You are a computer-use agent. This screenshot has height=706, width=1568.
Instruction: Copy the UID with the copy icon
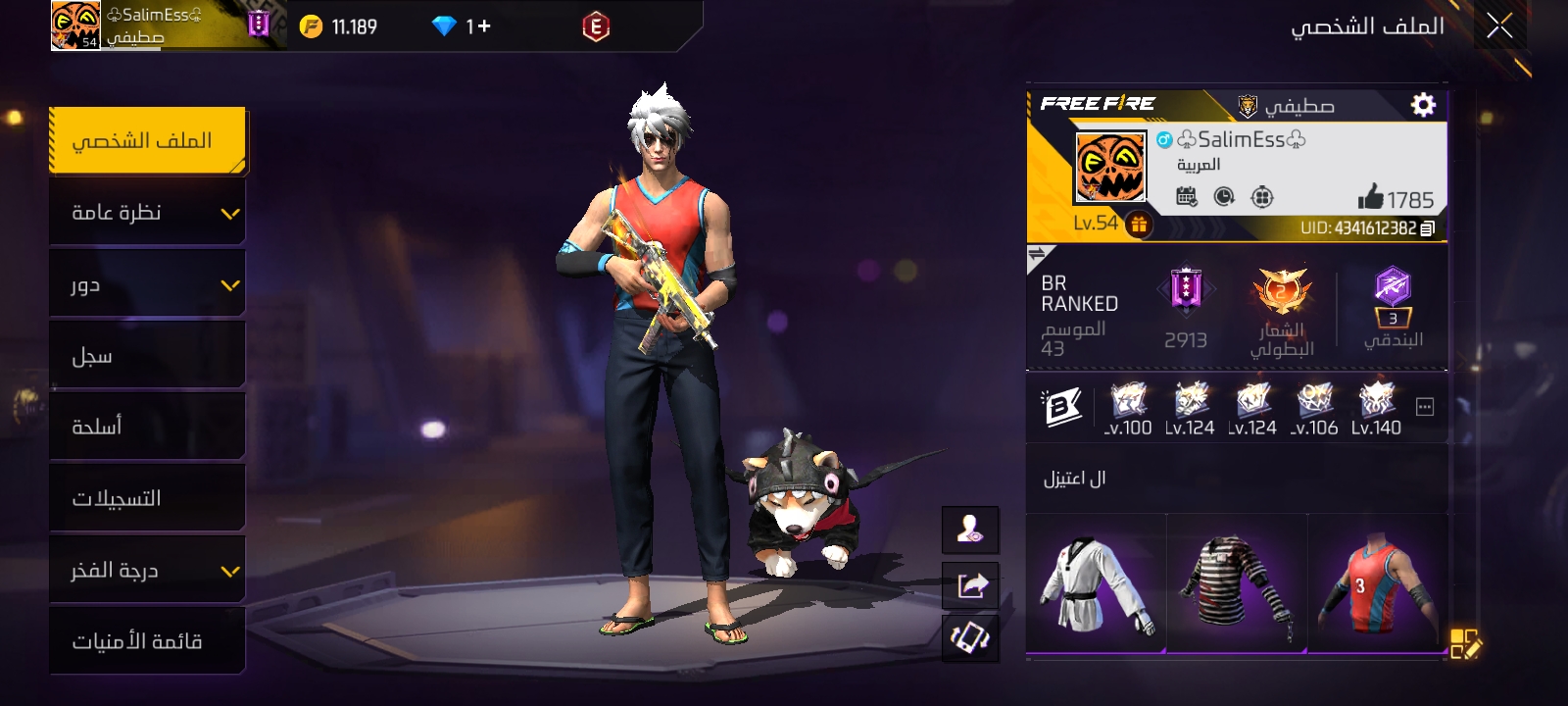(1427, 228)
